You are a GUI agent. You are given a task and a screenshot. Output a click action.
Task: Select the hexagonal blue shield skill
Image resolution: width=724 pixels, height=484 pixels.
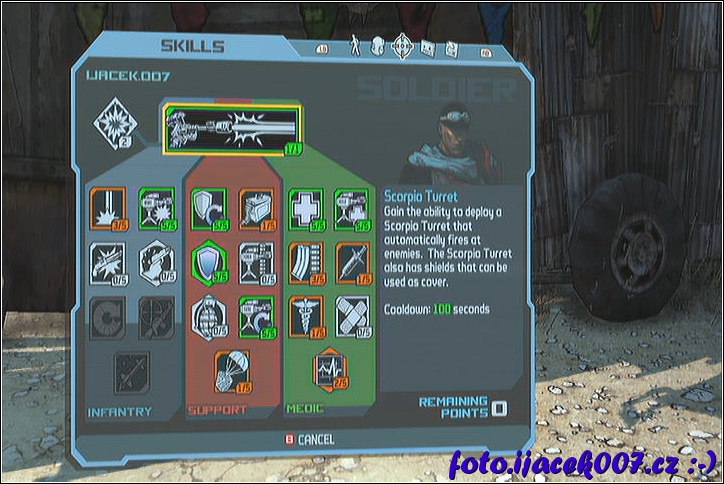tap(209, 261)
